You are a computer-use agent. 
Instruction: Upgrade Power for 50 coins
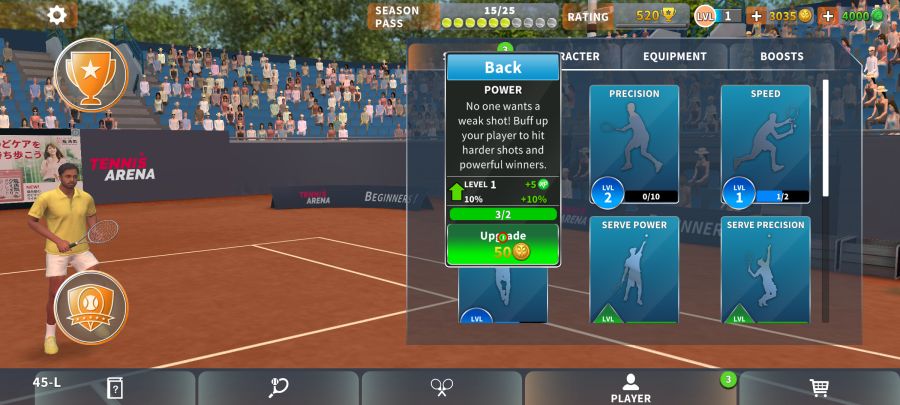tap(503, 244)
